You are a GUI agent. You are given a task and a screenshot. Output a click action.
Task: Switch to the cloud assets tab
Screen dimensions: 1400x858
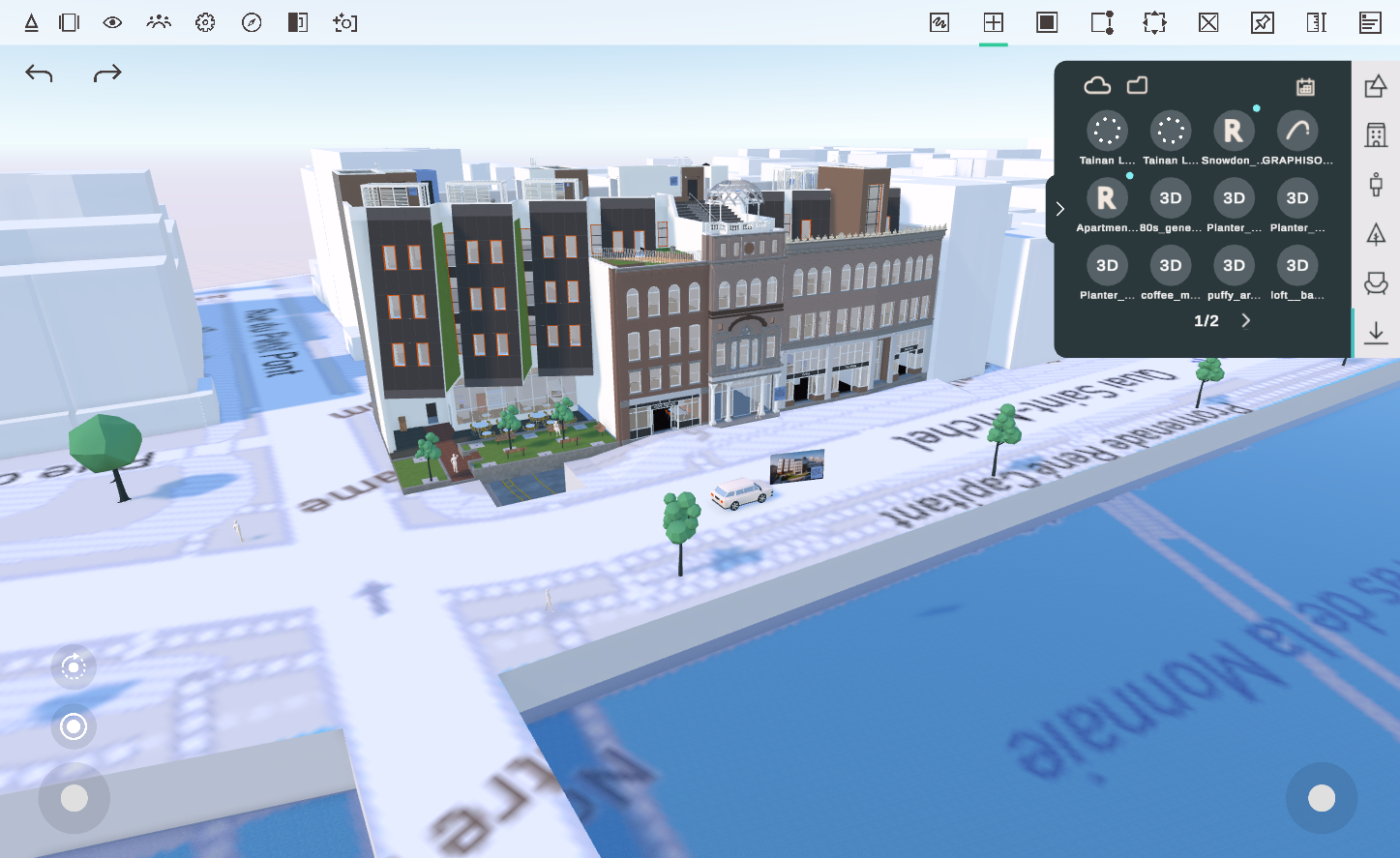coord(1097,85)
